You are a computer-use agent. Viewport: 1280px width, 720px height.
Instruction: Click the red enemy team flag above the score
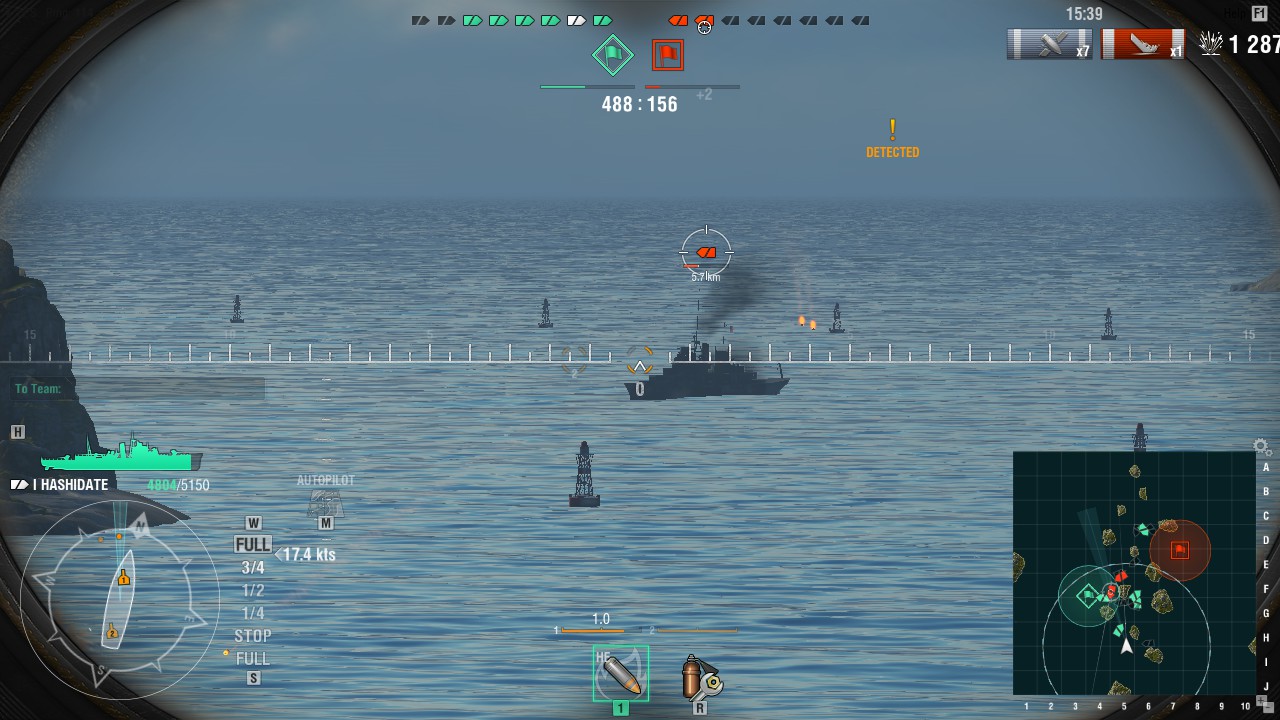click(668, 57)
